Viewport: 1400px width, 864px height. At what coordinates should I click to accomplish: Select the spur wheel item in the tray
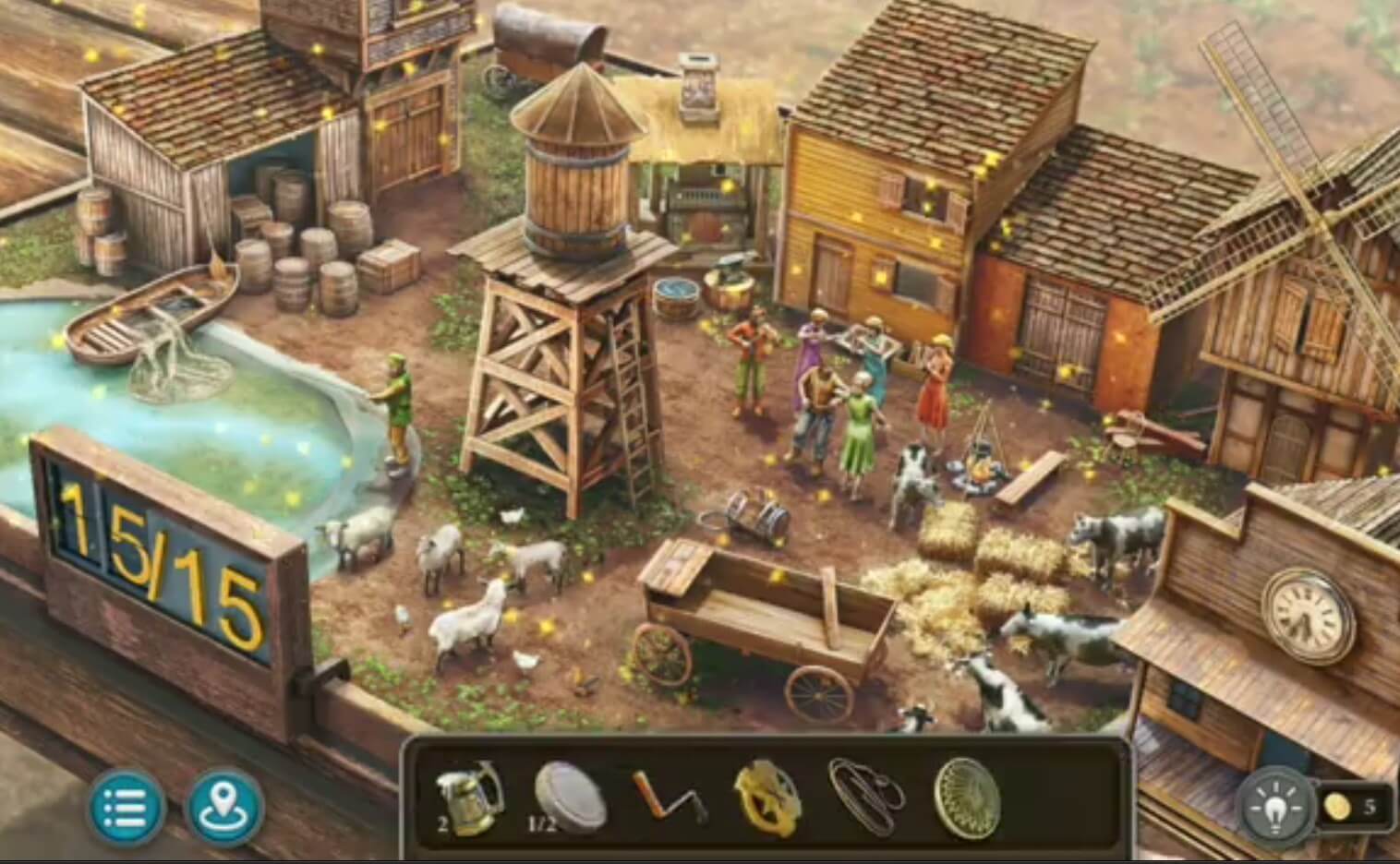[968, 798]
